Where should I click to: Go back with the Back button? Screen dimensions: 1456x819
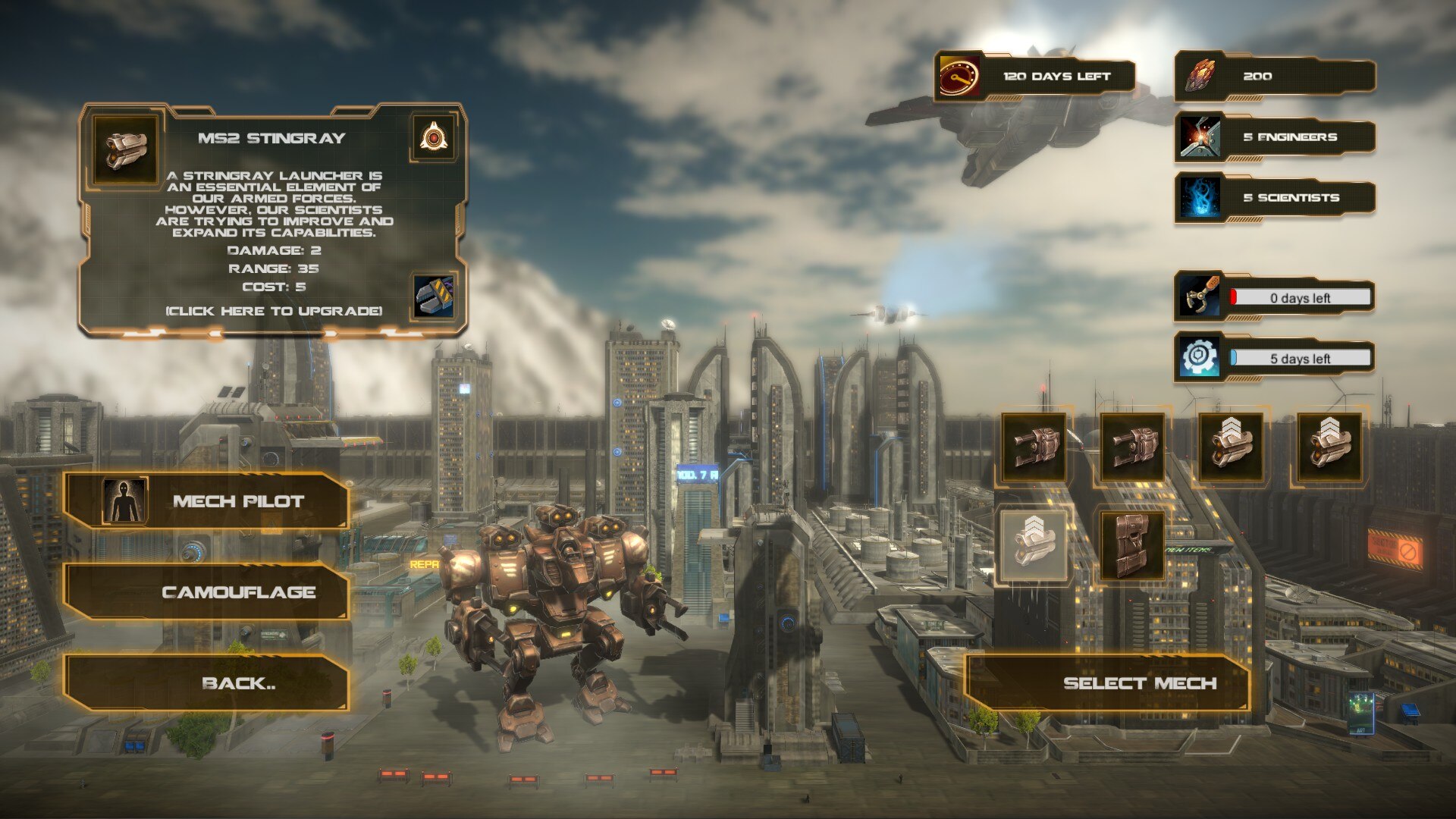point(206,682)
